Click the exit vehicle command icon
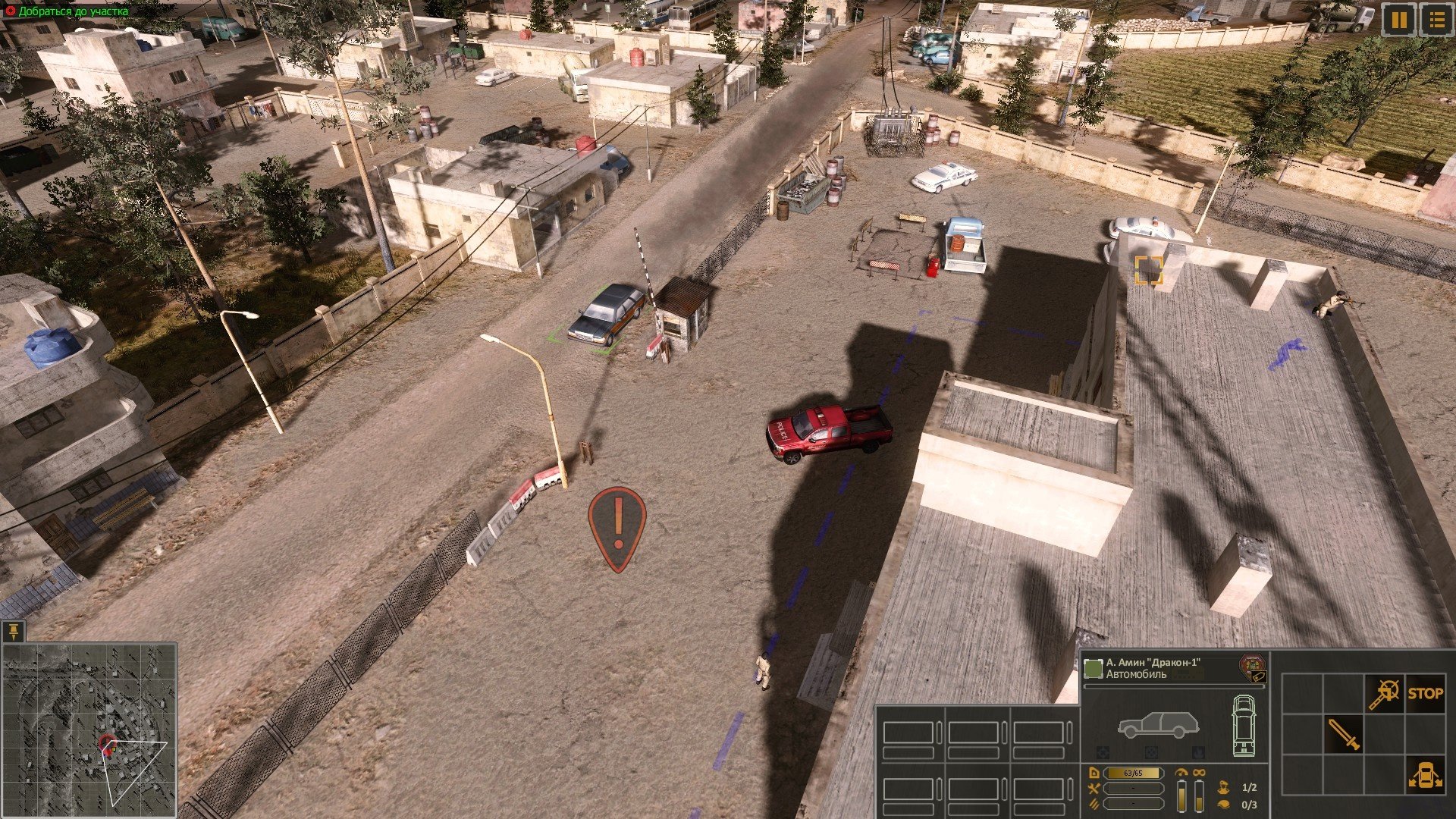The width and height of the screenshot is (1456, 819). tap(1425, 776)
